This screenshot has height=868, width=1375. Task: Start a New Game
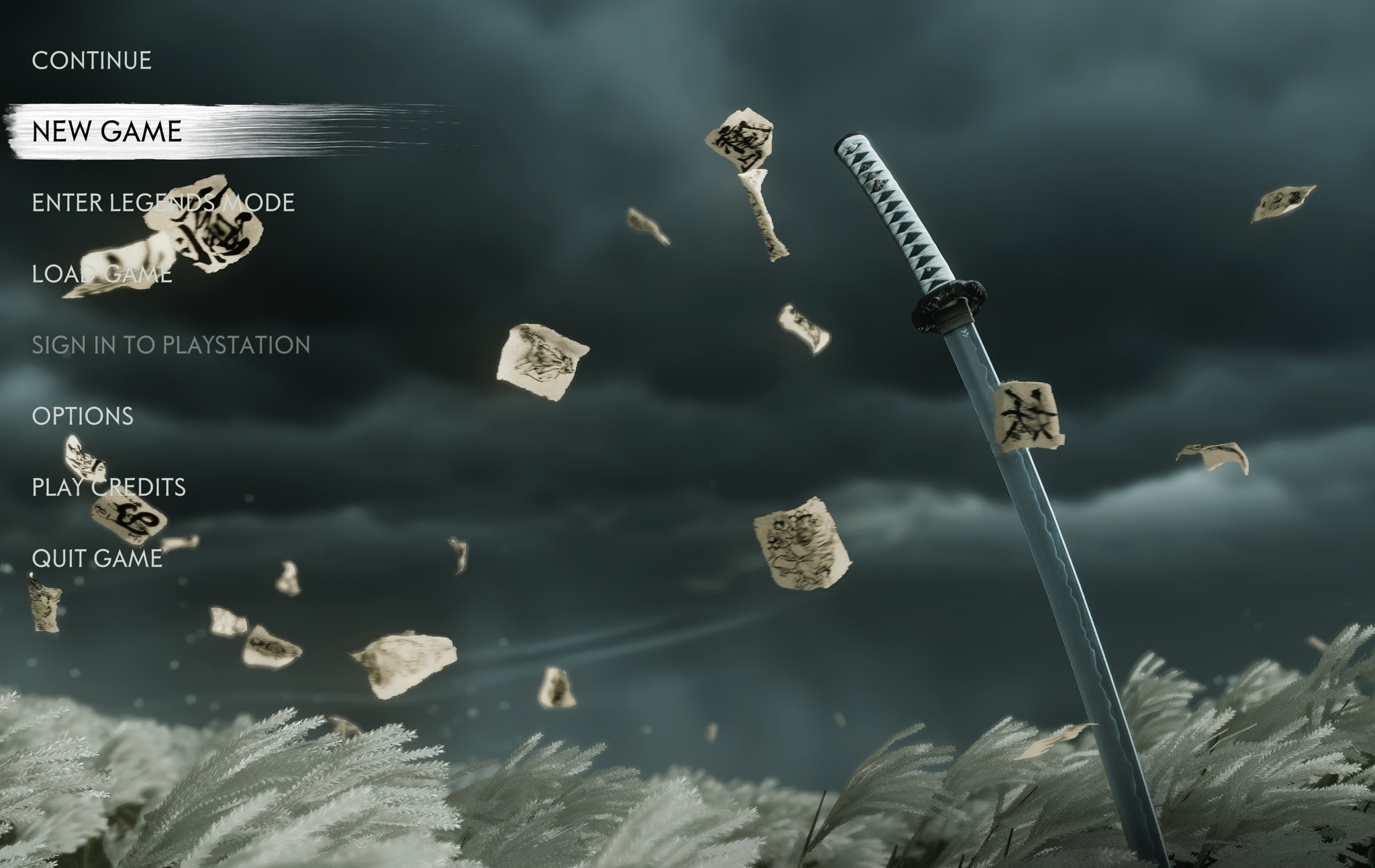pos(107,132)
